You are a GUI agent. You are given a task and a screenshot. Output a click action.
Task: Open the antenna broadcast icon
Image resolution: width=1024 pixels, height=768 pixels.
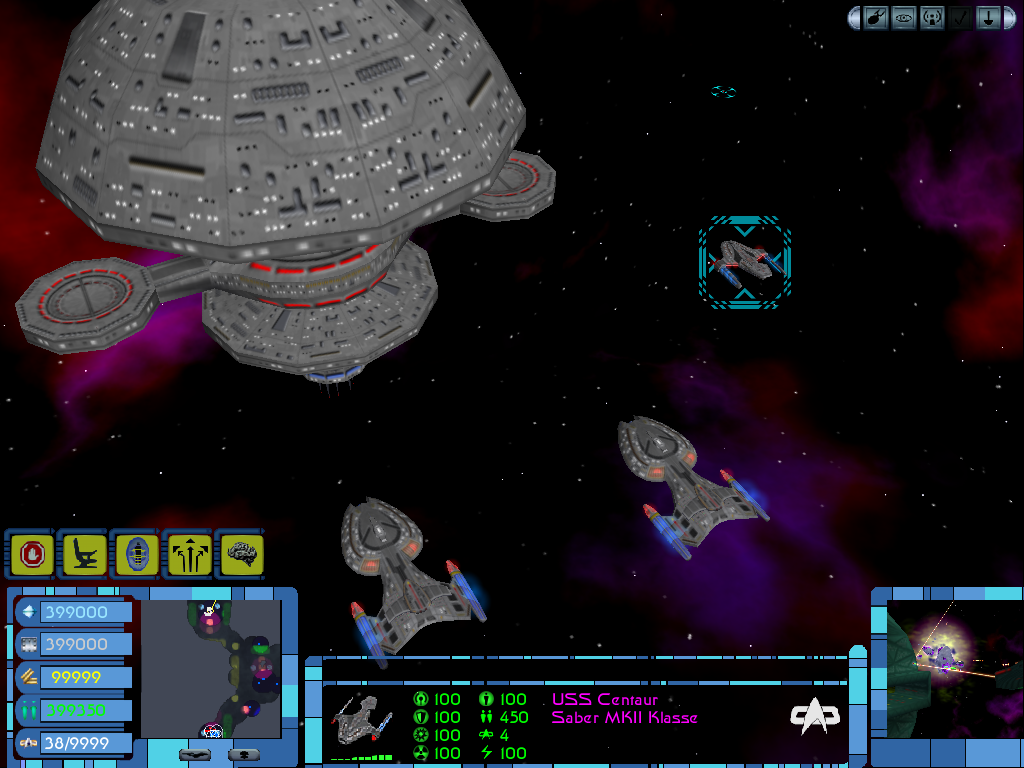(x=932, y=18)
